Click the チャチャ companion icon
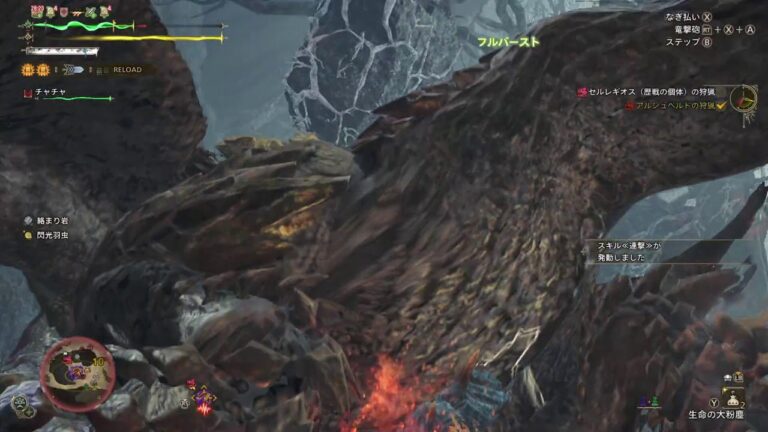The width and height of the screenshot is (768, 432). pos(28,92)
